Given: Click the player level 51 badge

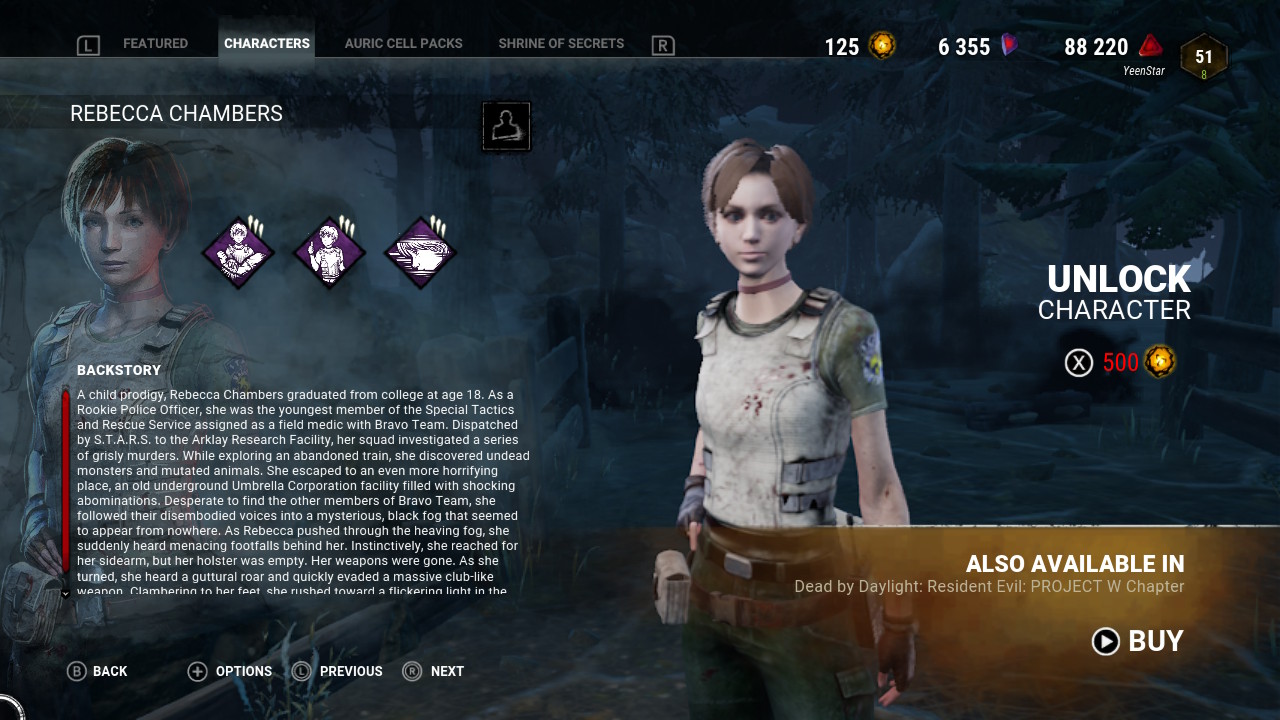Looking at the screenshot, I should pyautogui.click(x=1203, y=58).
